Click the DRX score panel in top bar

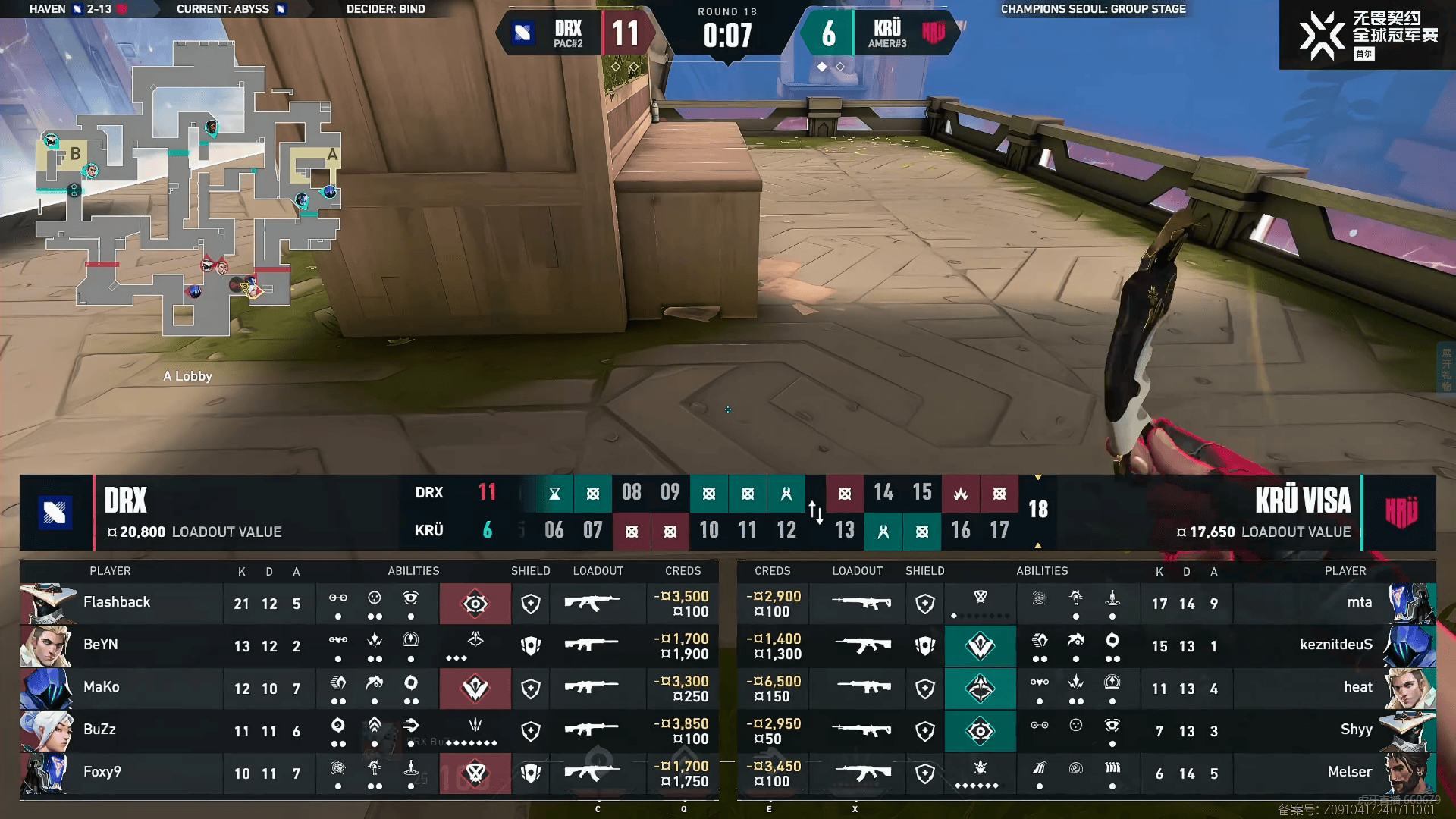click(x=576, y=33)
